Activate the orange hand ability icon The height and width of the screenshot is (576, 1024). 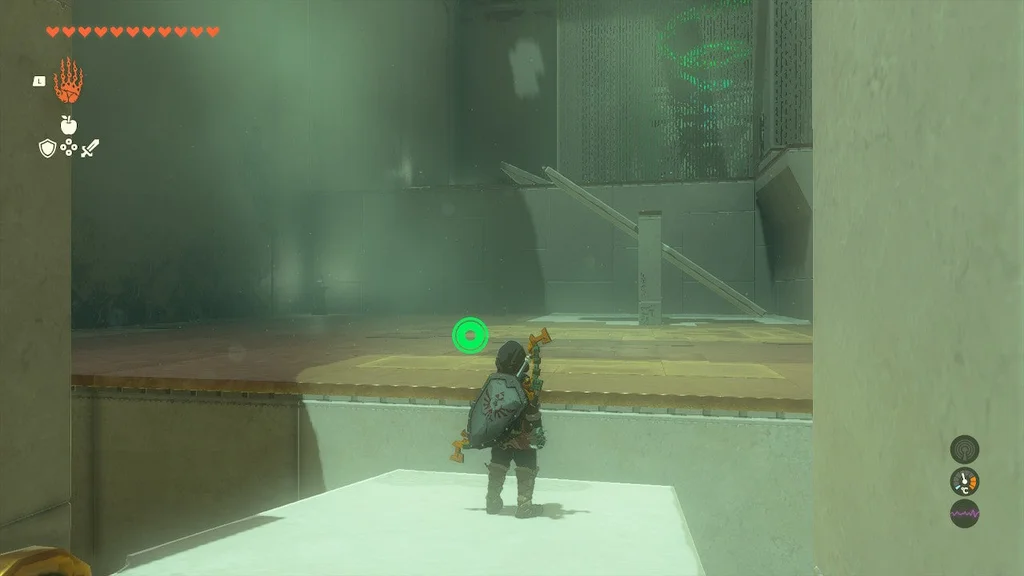[x=68, y=82]
